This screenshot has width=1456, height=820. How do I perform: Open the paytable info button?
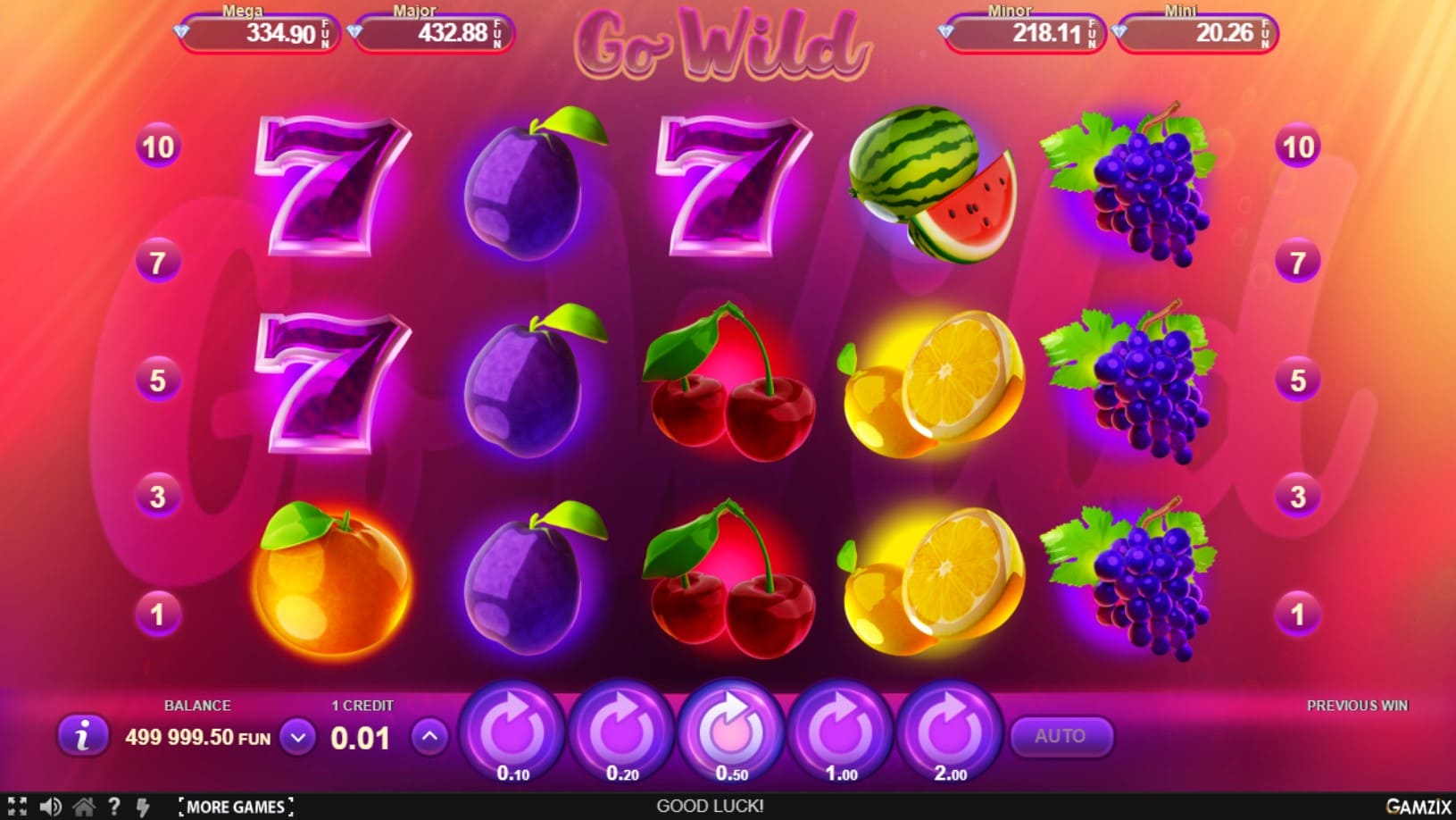(x=83, y=736)
